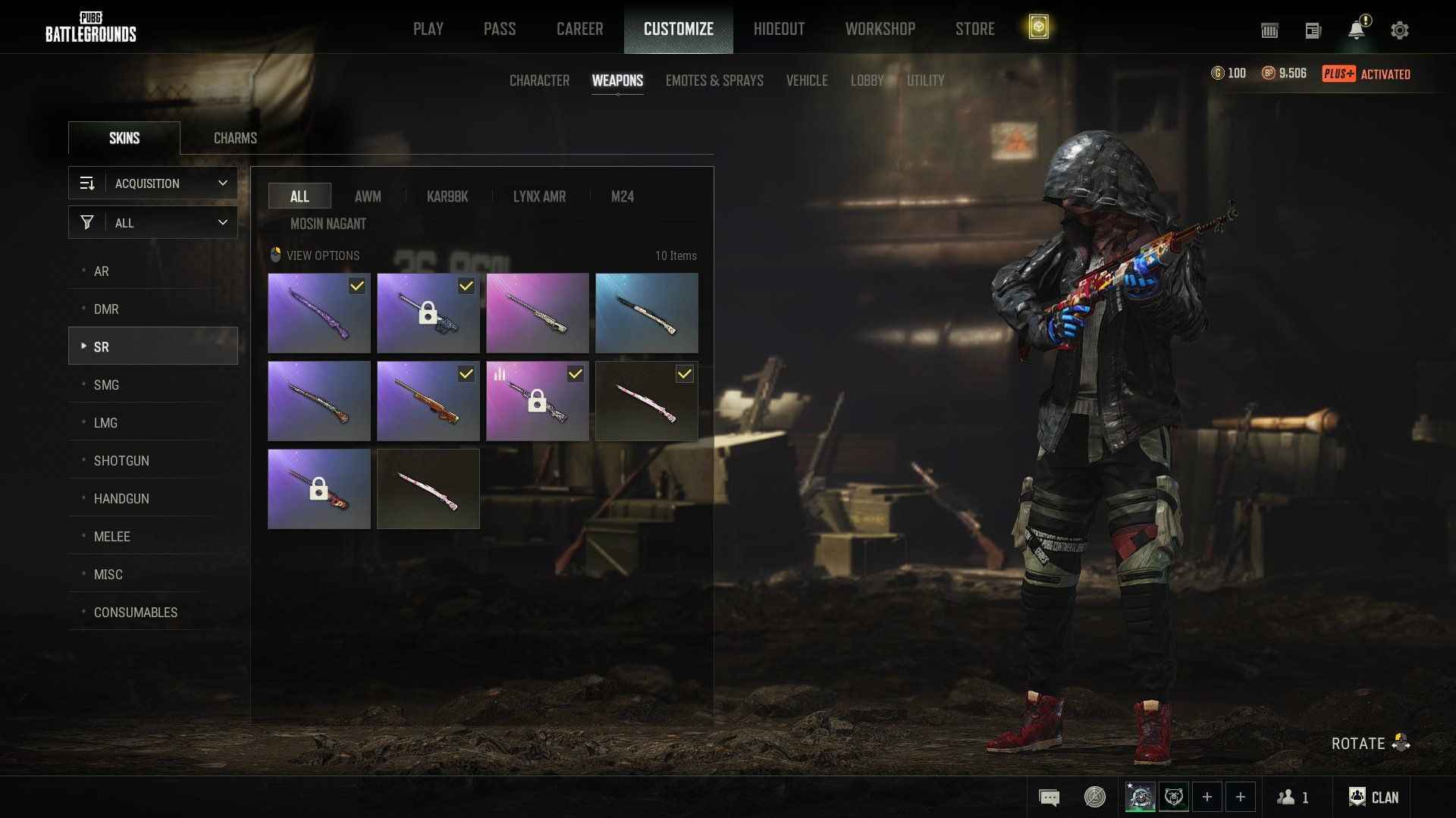The width and height of the screenshot is (1456, 818).
Task: Expand the Acquisition sort dropdown
Action: click(x=153, y=183)
